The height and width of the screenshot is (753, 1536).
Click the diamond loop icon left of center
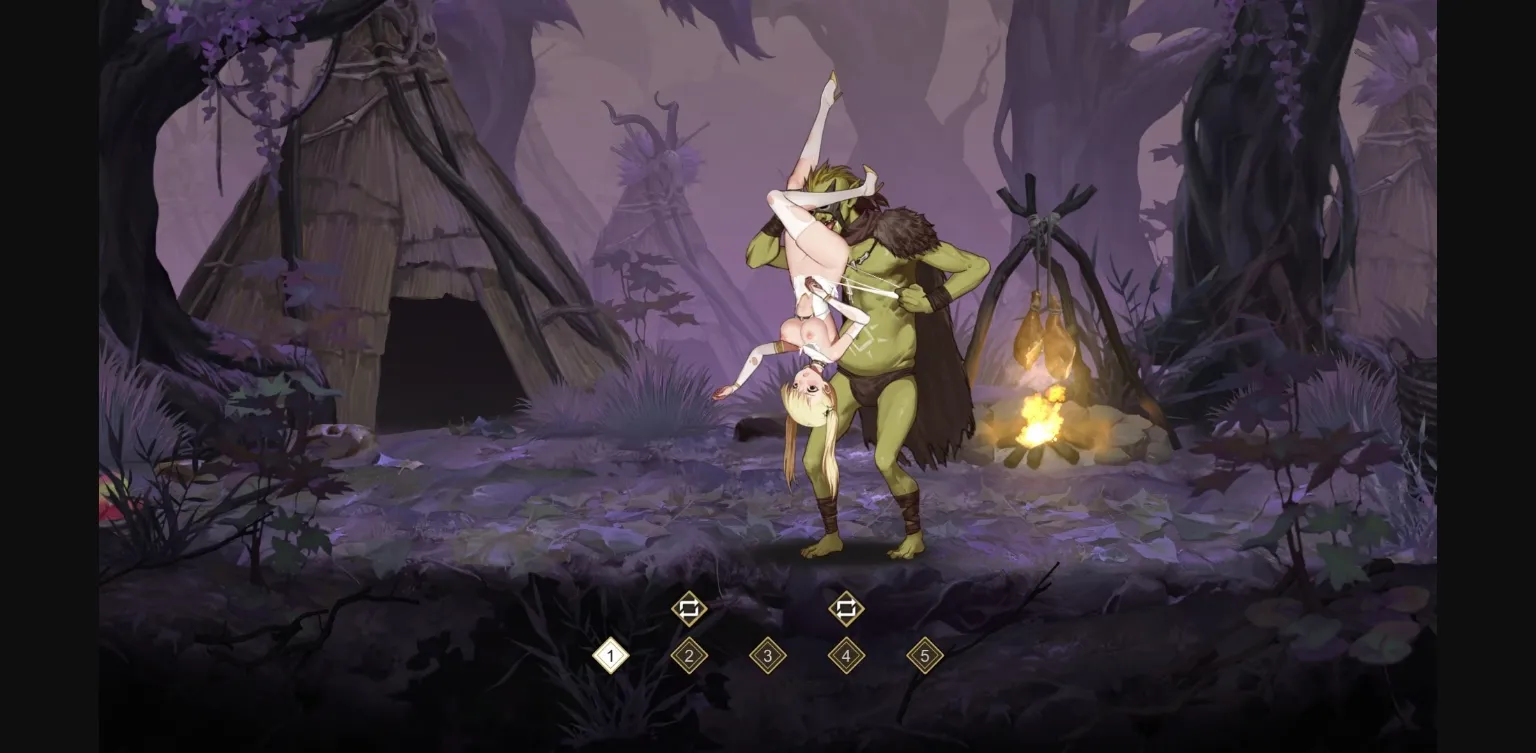(688, 607)
